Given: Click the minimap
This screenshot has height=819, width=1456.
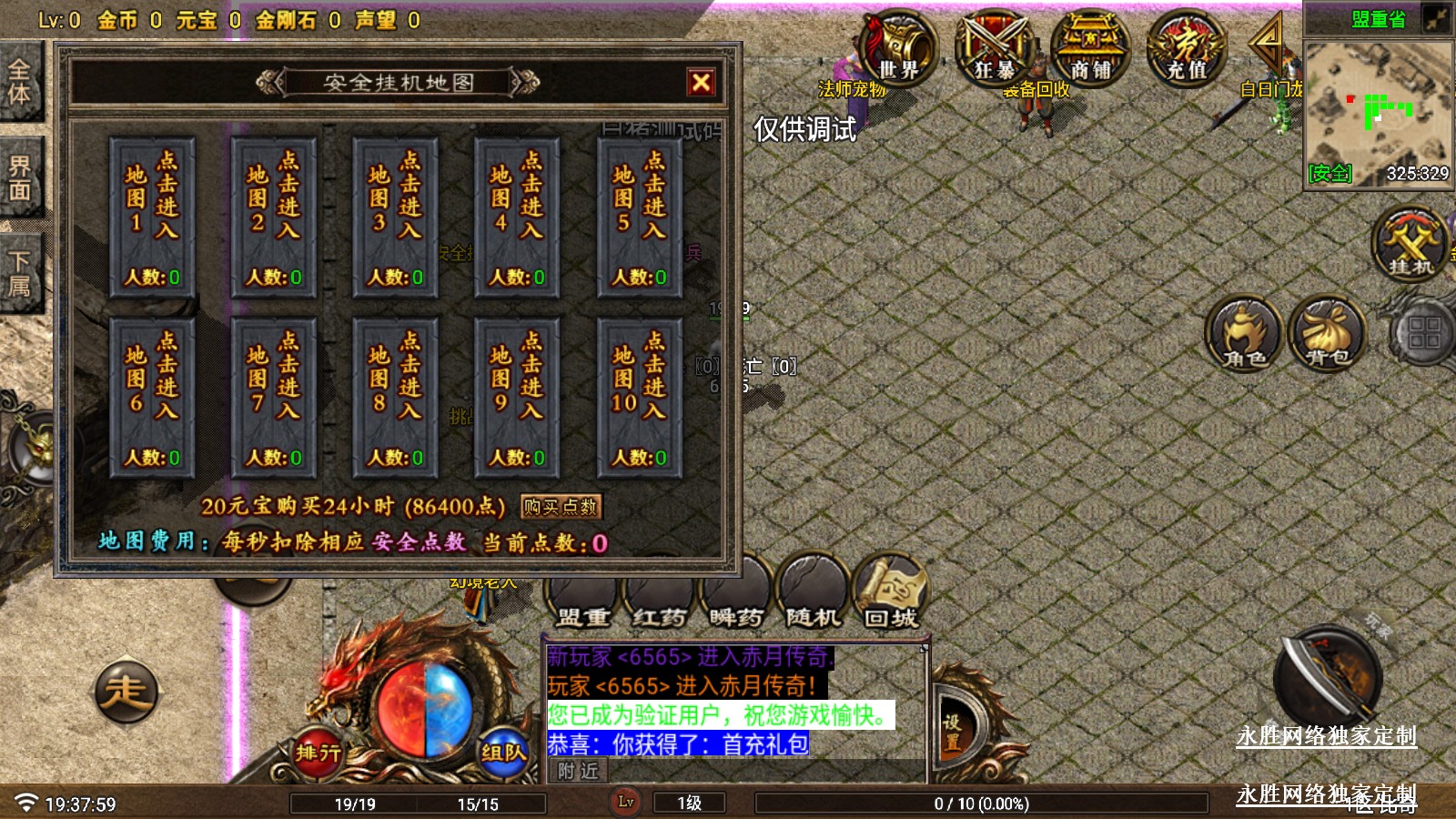Looking at the screenshot, I should 1377,111.
